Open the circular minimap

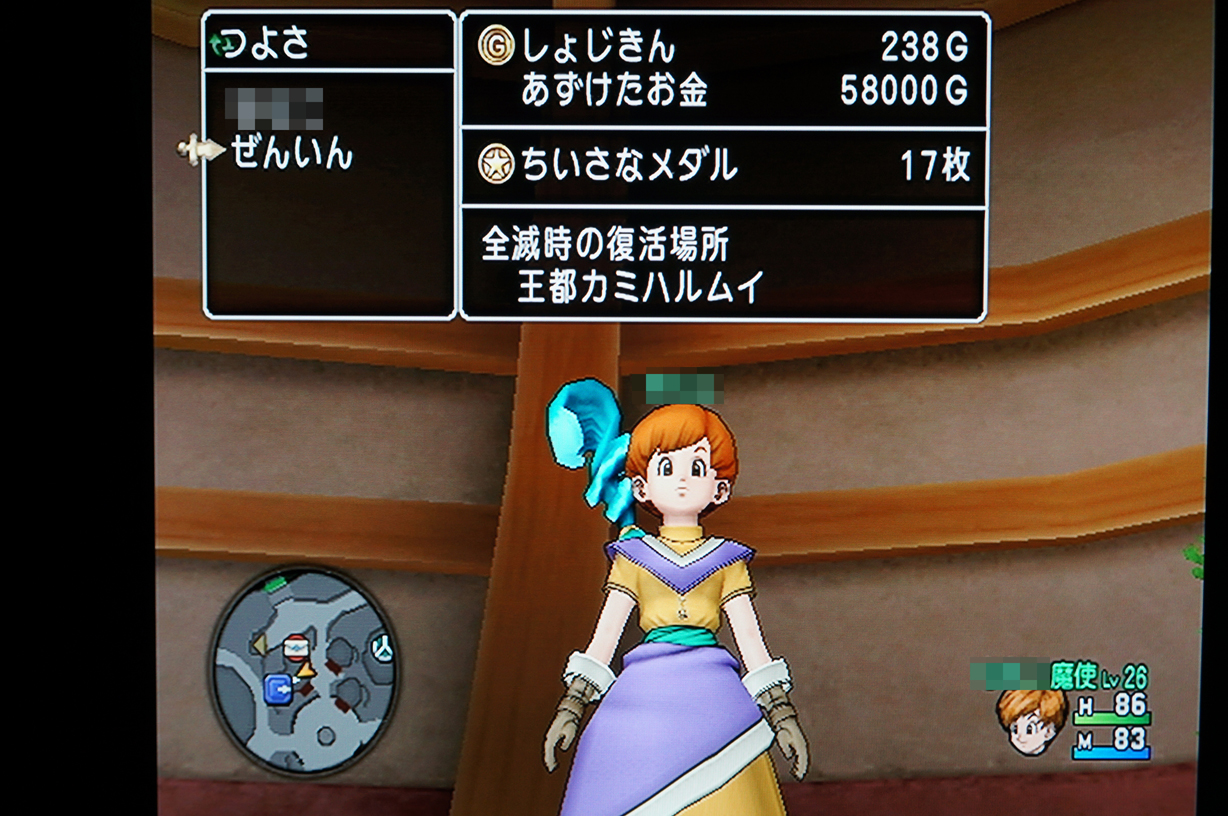[x=303, y=669]
